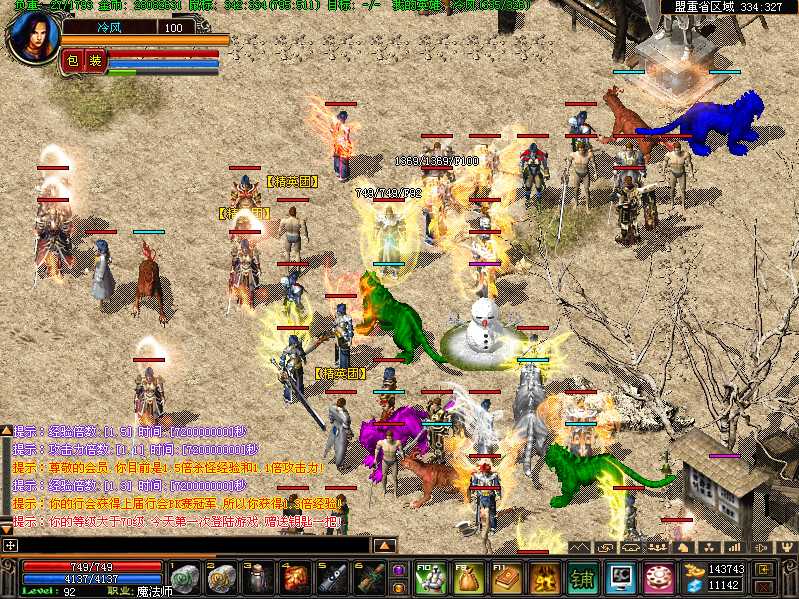Expand the chat with the orange arrow

(x=384, y=545)
